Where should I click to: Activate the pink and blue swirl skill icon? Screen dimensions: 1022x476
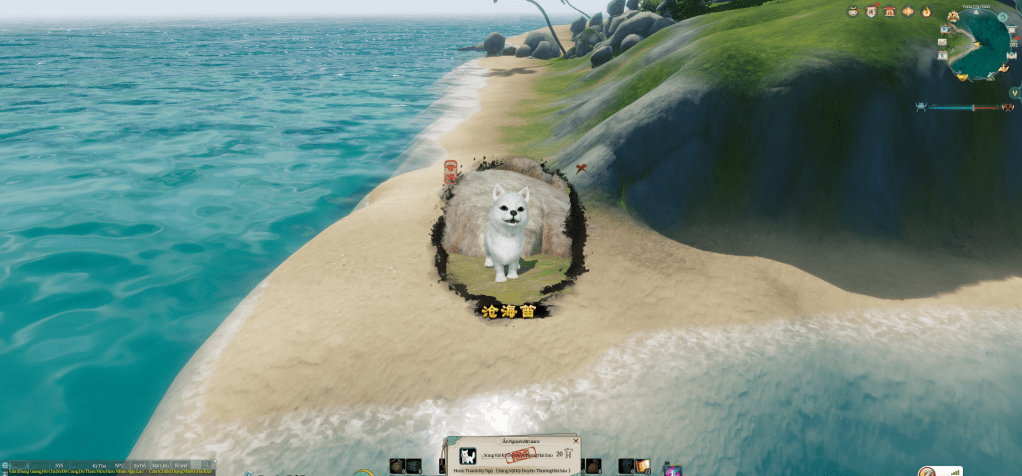click(672, 468)
